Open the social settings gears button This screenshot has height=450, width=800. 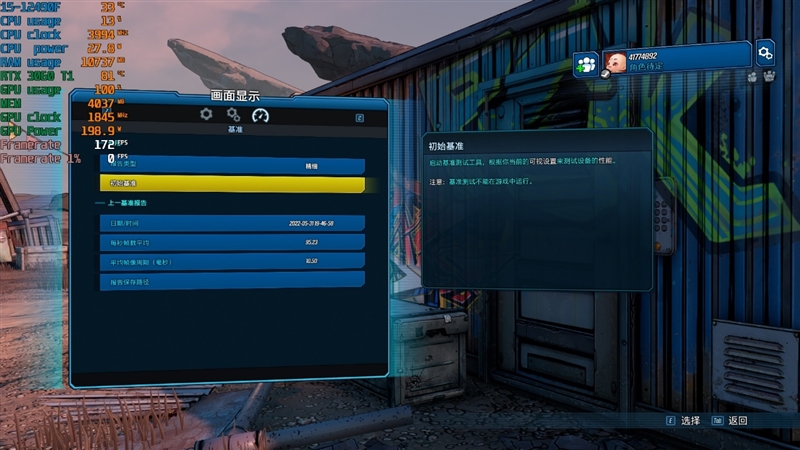coord(765,53)
